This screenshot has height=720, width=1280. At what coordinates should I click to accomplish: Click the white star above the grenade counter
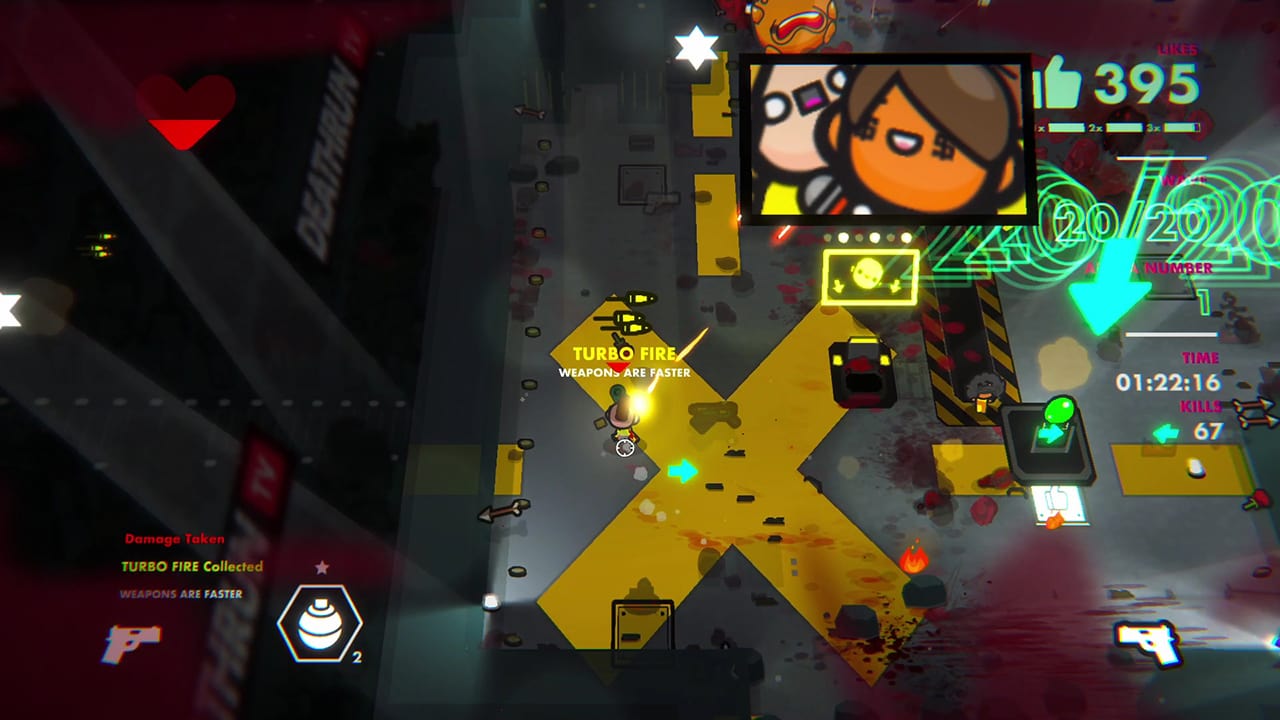tap(319, 568)
